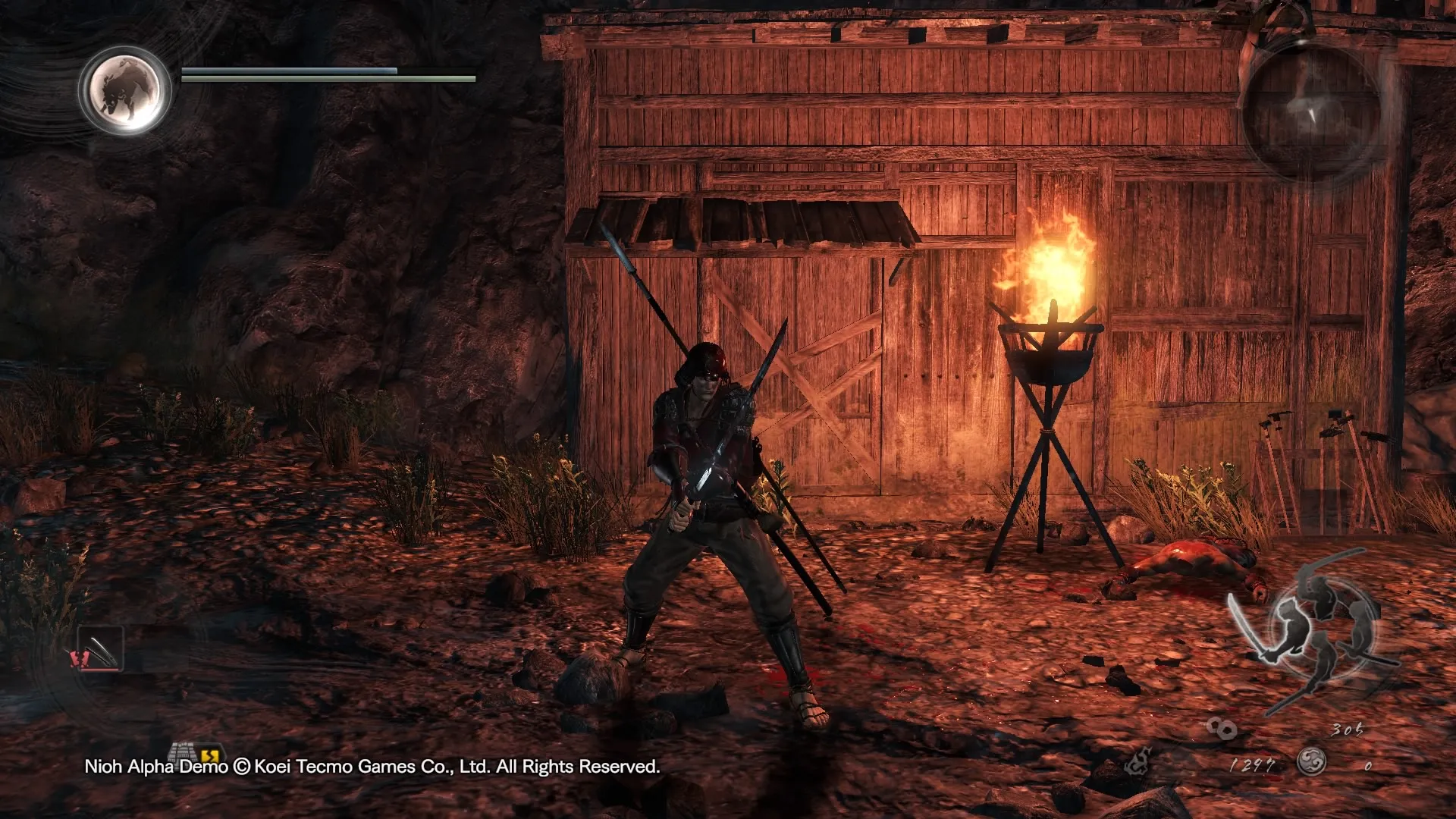
Task: Click the guardian spirit portrait icon
Action: coord(126,89)
